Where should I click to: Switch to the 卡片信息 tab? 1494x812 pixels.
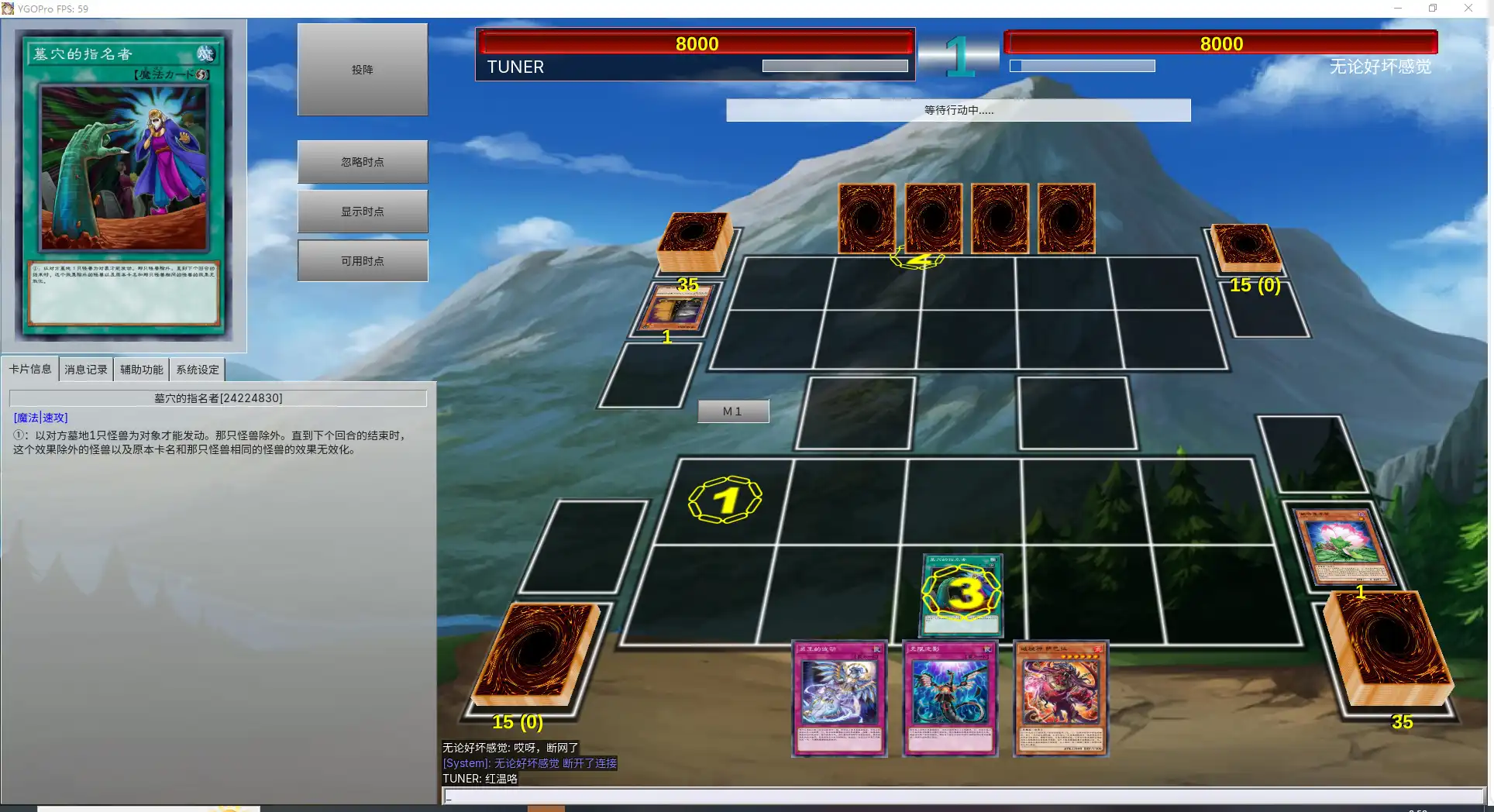coord(30,370)
